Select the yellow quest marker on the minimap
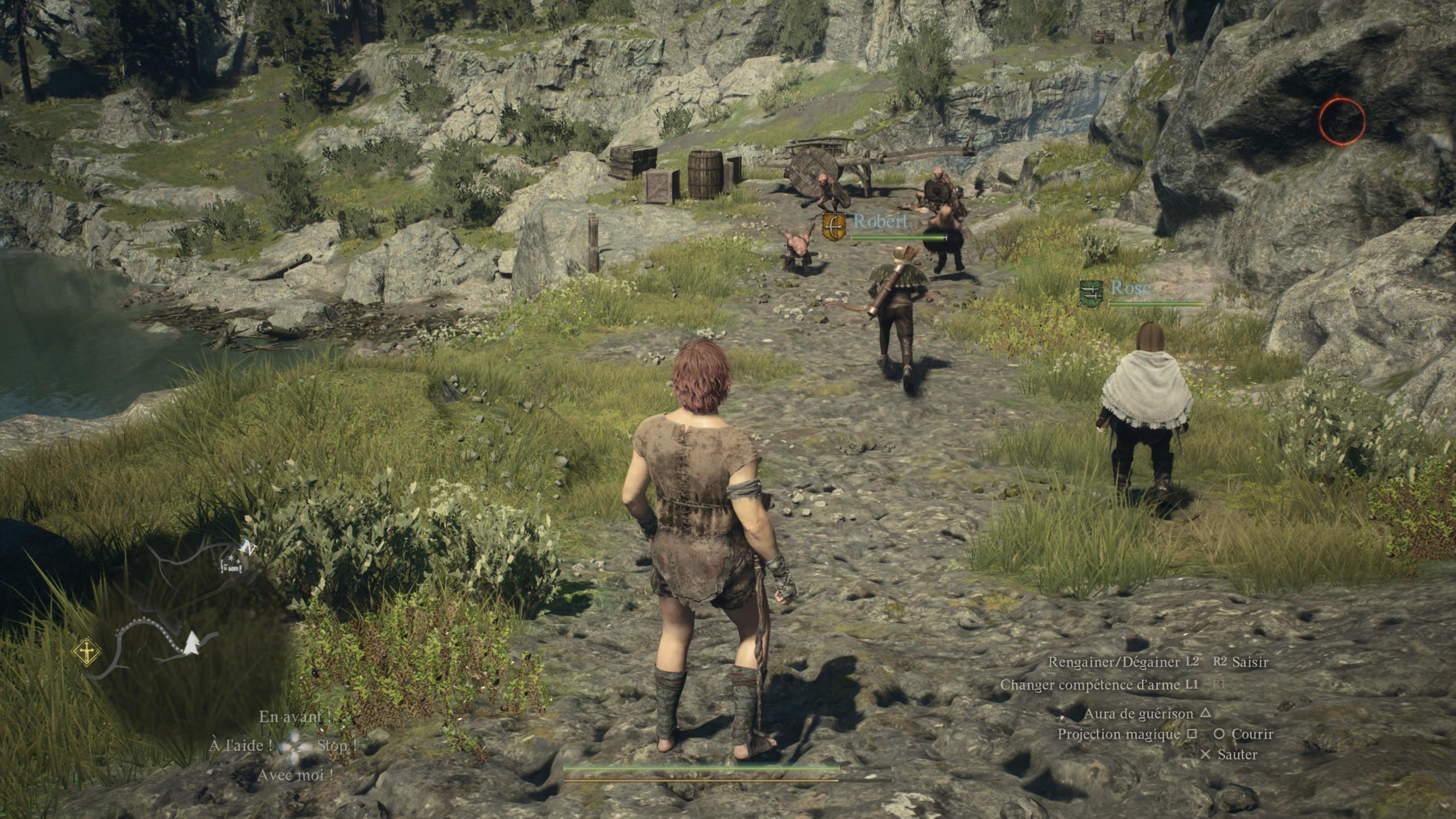Image resolution: width=1456 pixels, height=819 pixels. 86,652
